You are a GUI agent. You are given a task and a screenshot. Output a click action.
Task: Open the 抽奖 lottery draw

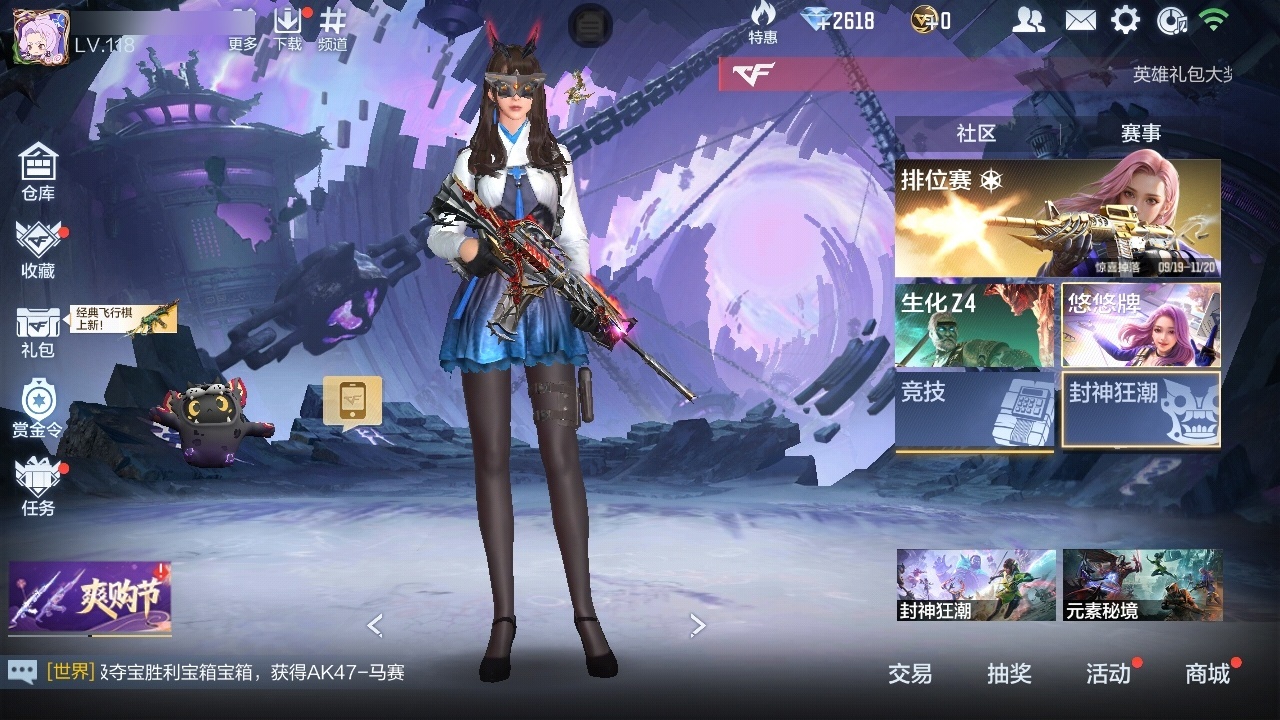tap(1009, 674)
